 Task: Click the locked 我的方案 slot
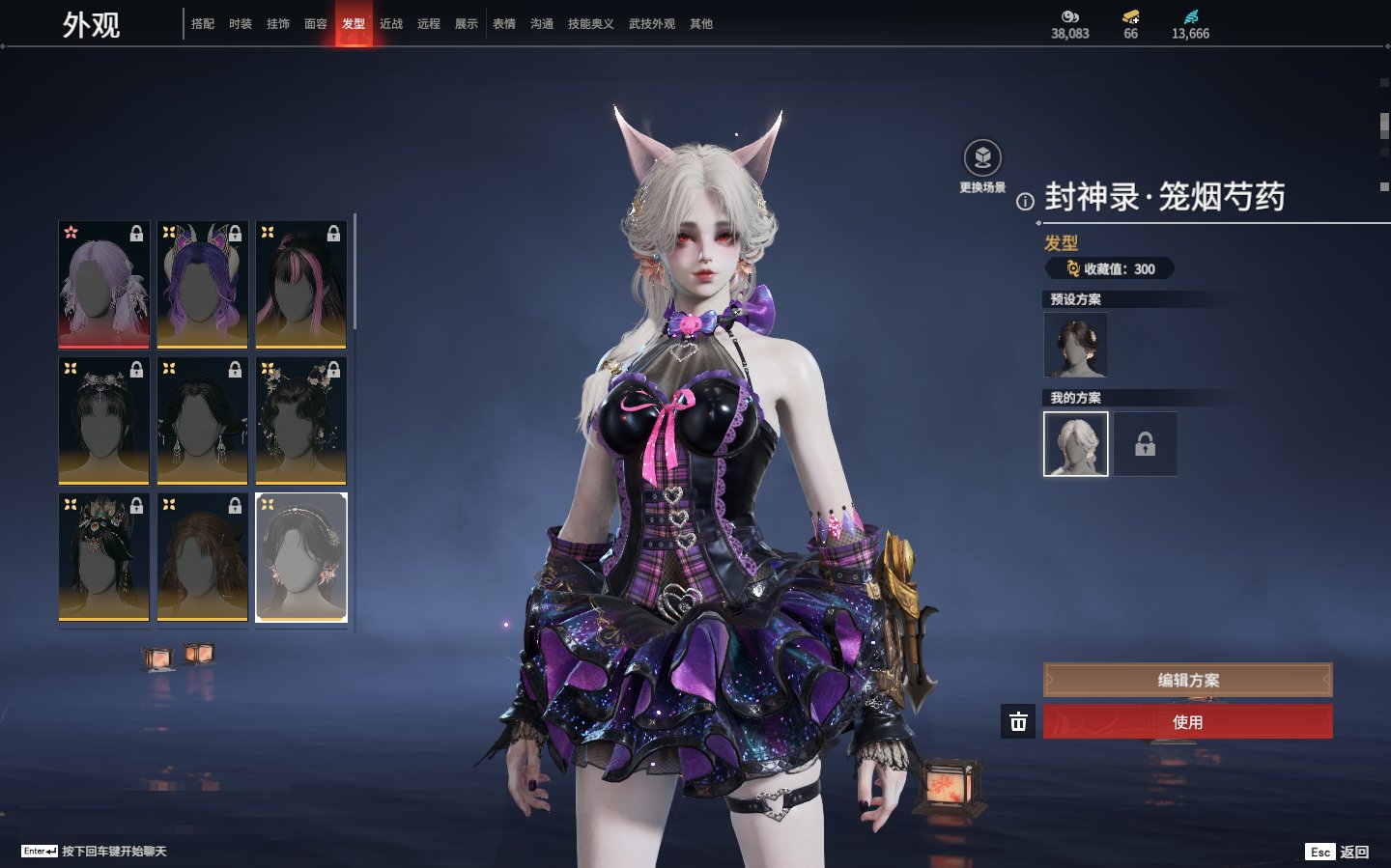click(1145, 444)
